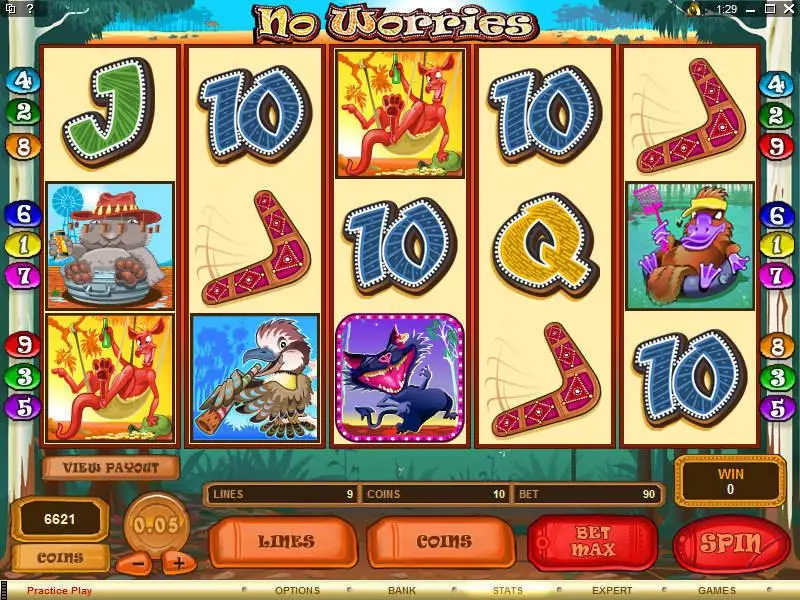Open the Options menu
This screenshot has height=600, width=800.
pyautogui.click(x=297, y=591)
